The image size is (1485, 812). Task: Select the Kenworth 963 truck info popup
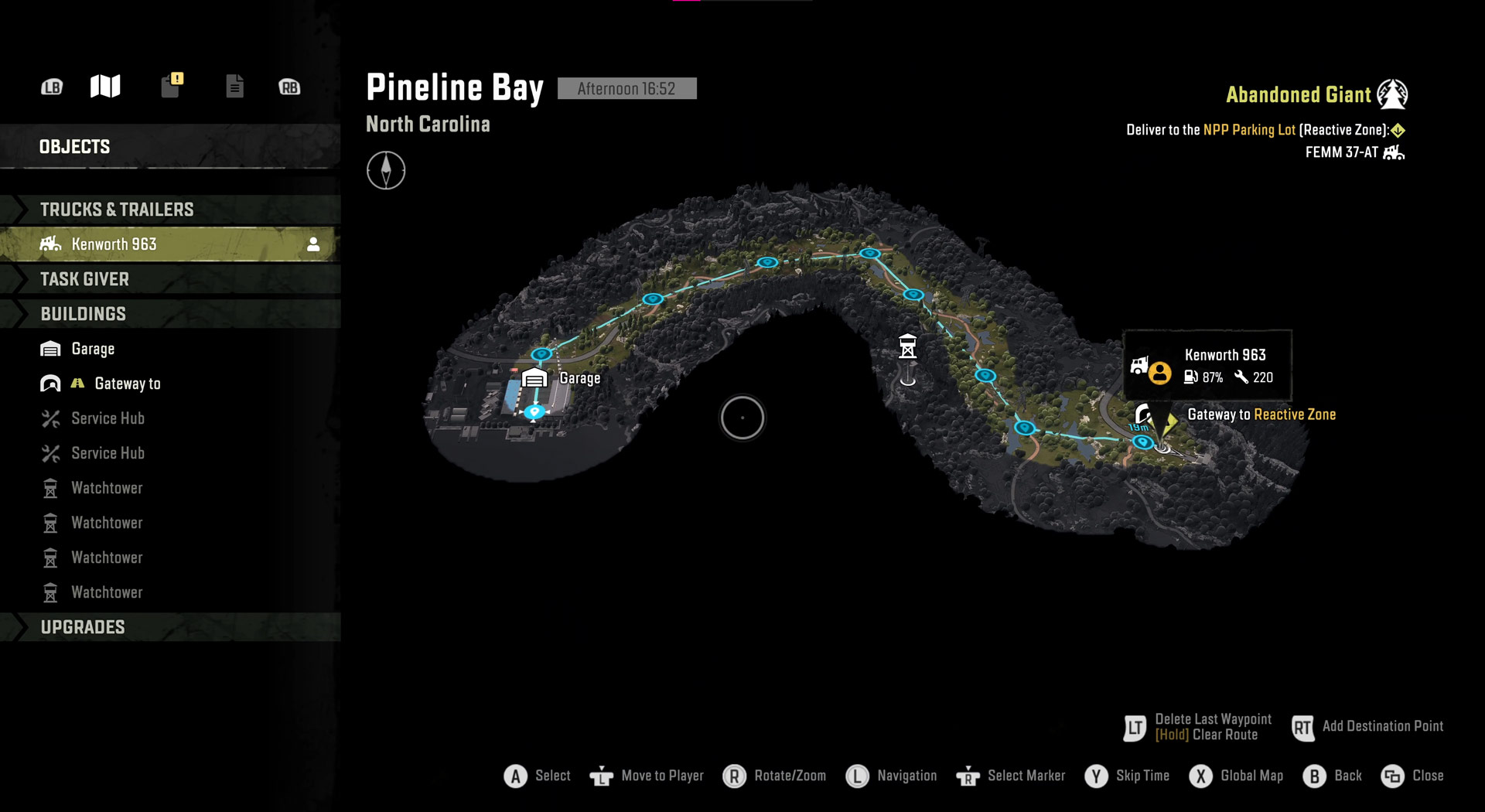pos(1208,365)
